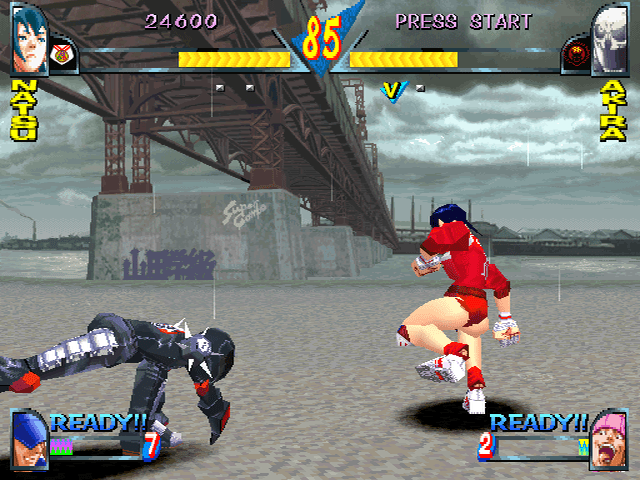The height and width of the screenshot is (480, 640).
Task: Click the blue-capped partner portrait
Action: (30, 440)
